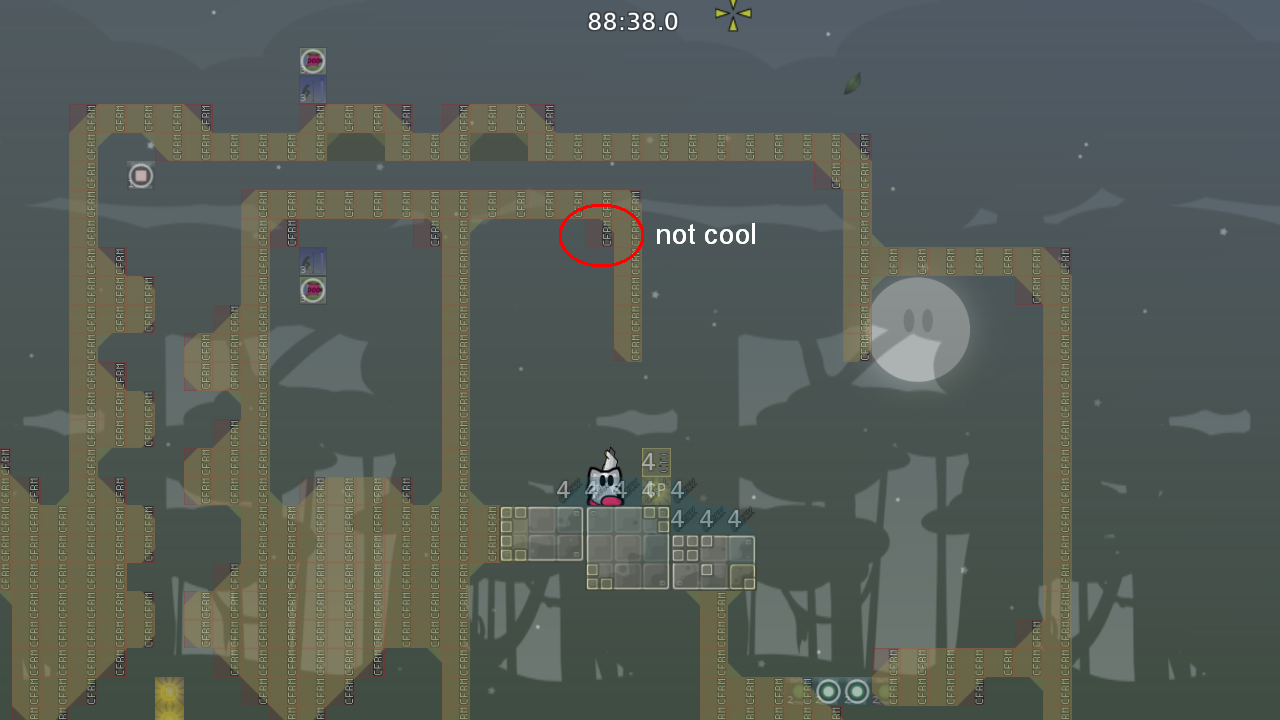This screenshot has width=1280, height=720.
Task: Click the glowing green switch orb near the bottom
Action: (828, 691)
